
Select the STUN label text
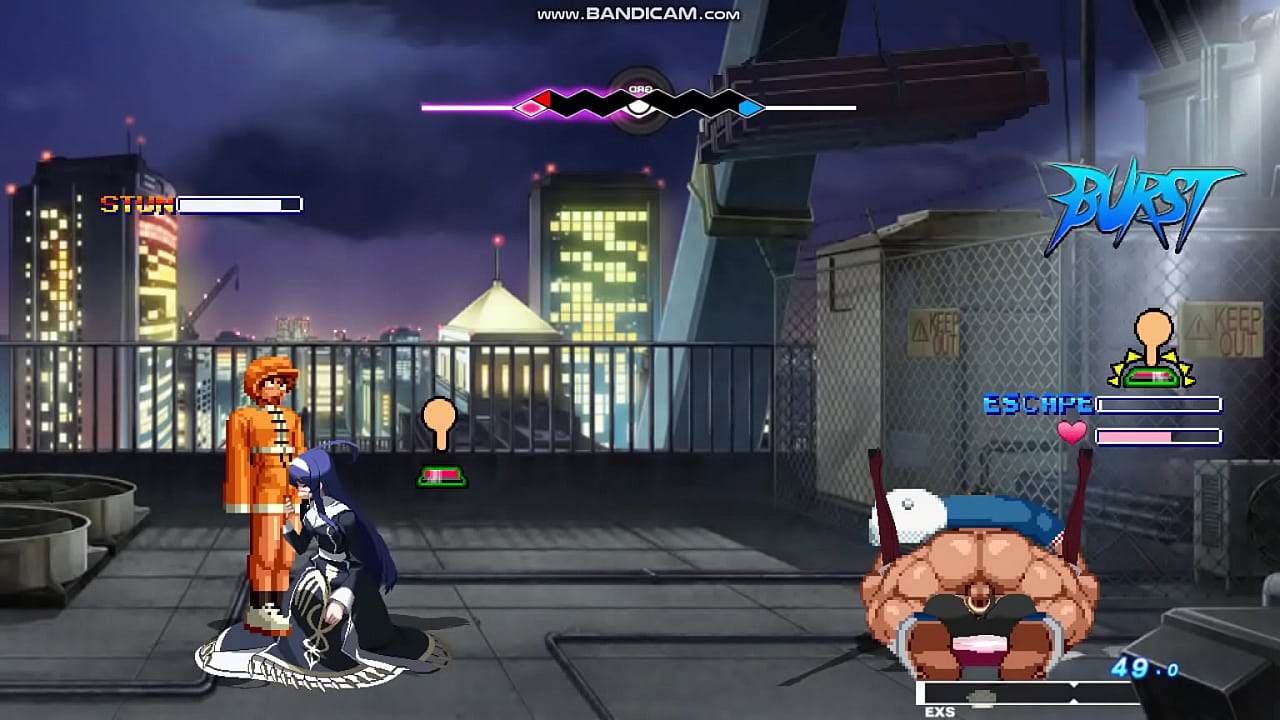click(138, 204)
